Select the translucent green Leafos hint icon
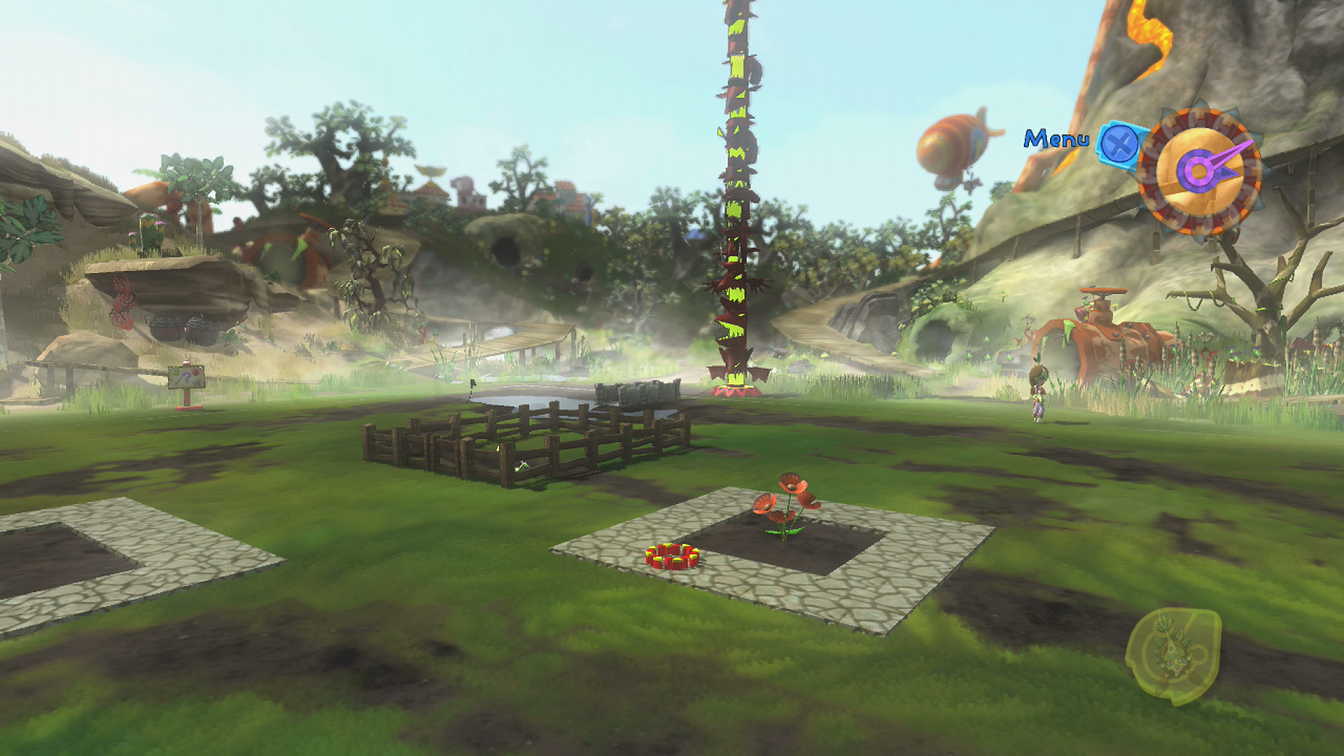The image size is (1344, 756). coord(1174,653)
